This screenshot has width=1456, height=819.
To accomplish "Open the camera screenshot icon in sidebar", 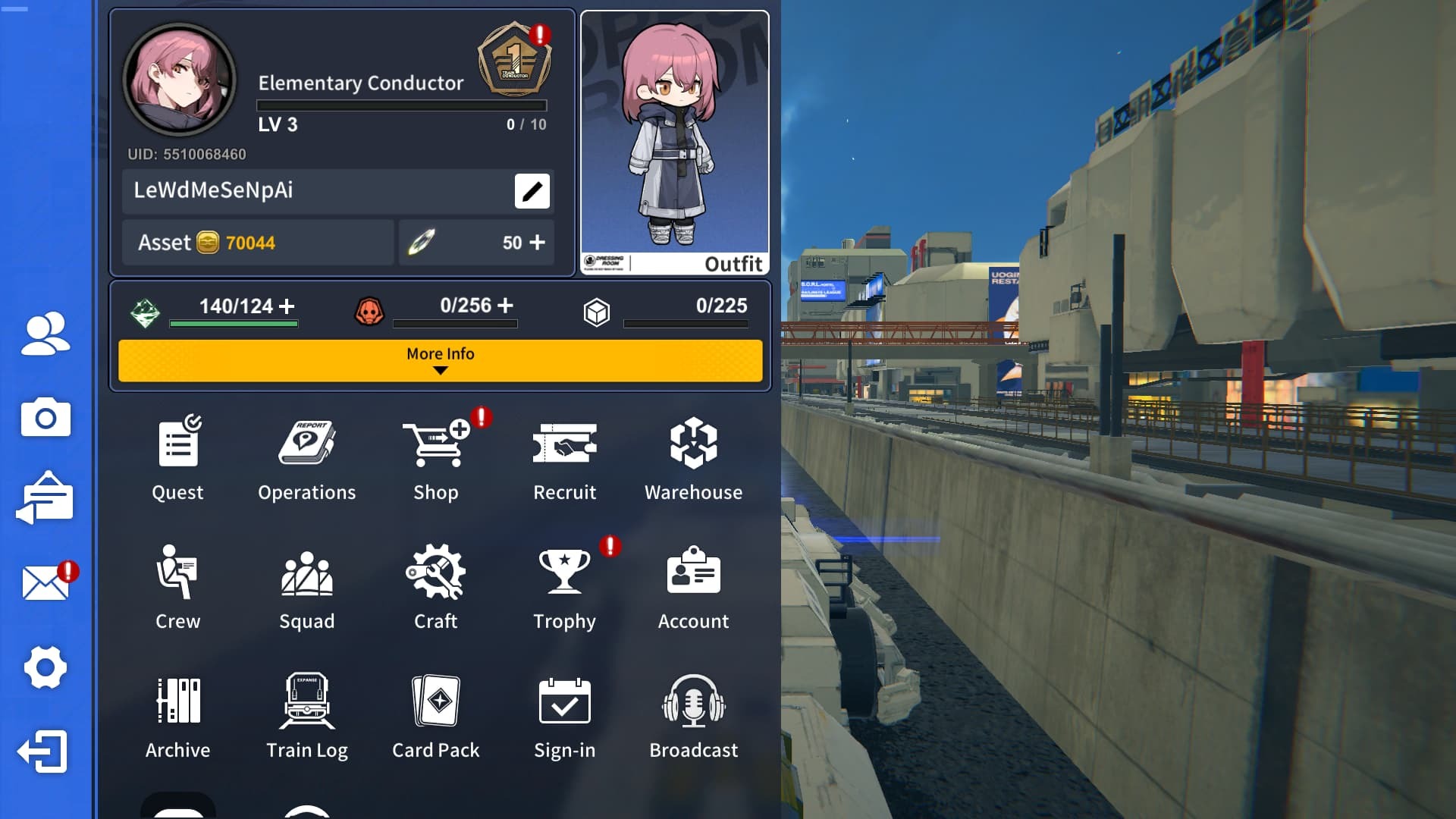I will pos(44,418).
